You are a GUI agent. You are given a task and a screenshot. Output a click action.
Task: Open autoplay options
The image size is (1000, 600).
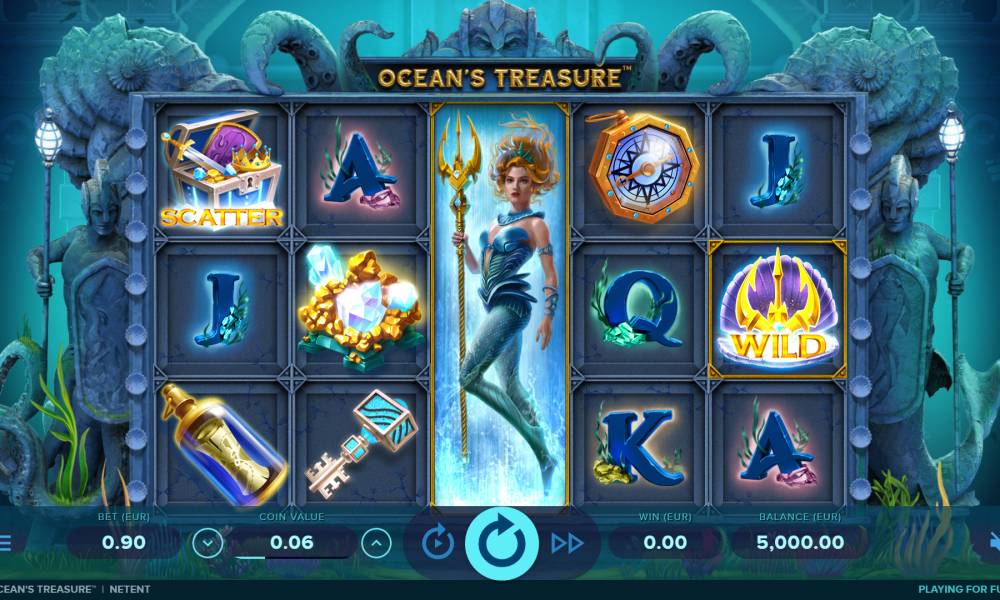[x=438, y=543]
